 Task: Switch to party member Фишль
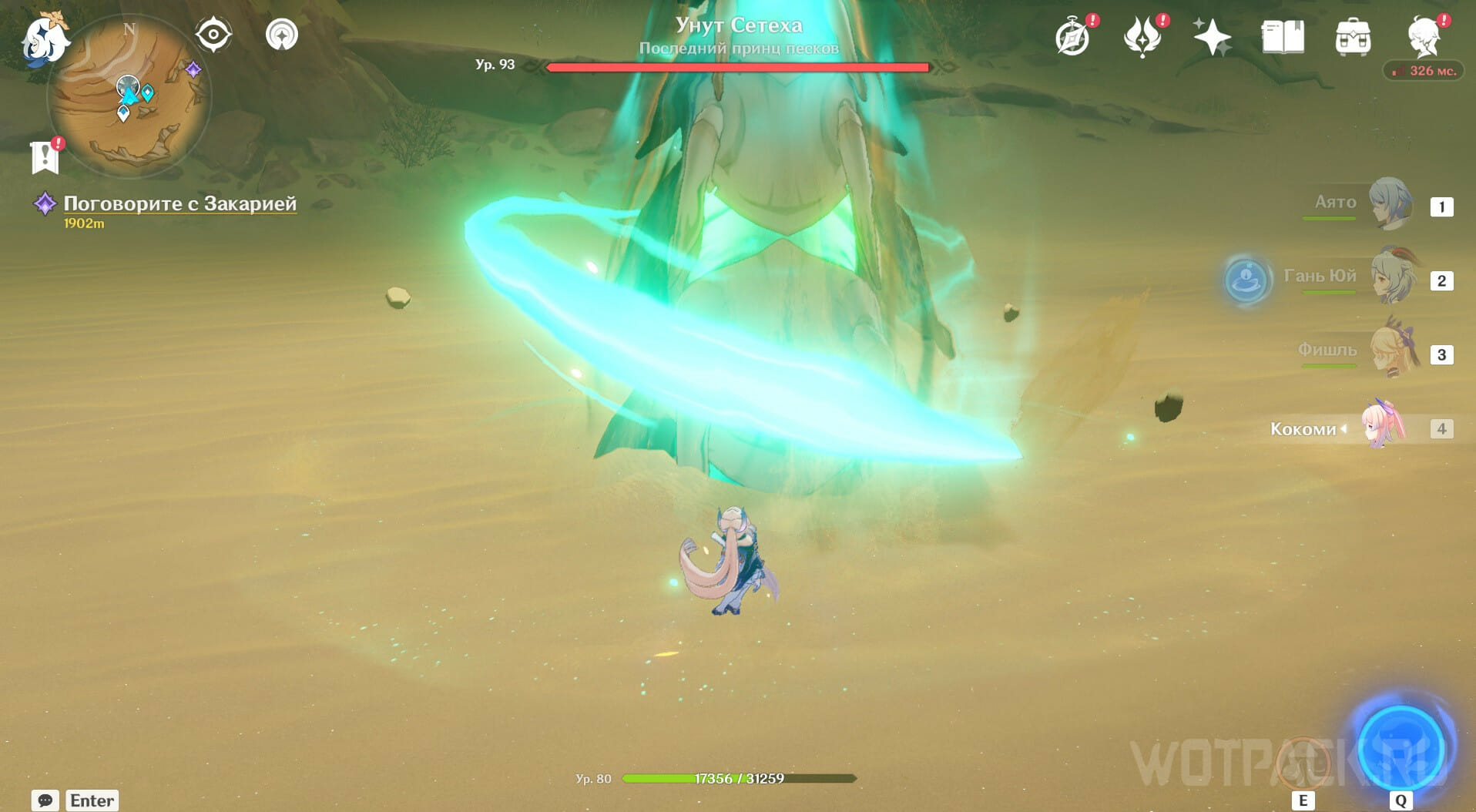[x=1393, y=351]
